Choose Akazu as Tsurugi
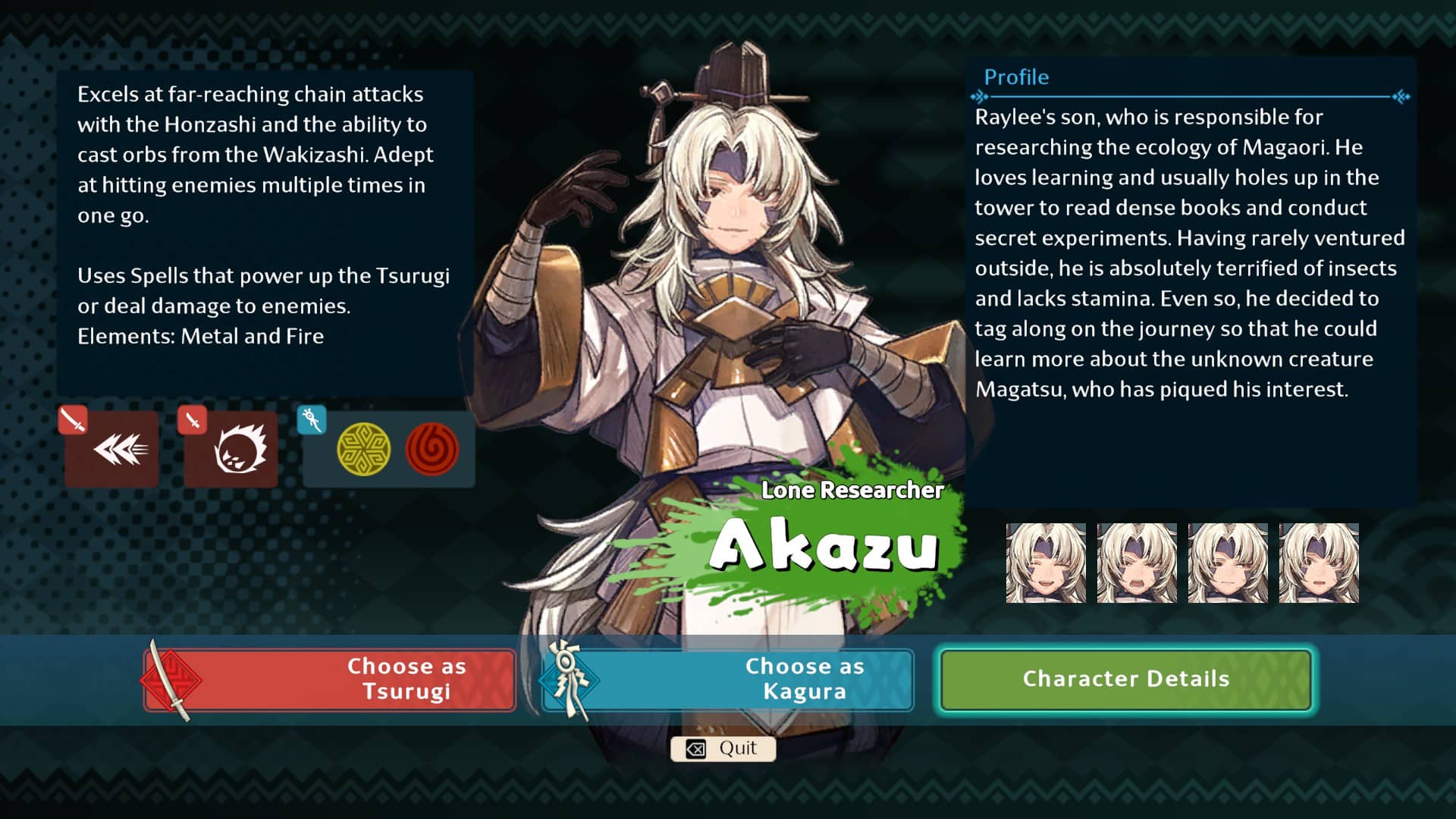1456x819 pixels. (x=331, y=679)
